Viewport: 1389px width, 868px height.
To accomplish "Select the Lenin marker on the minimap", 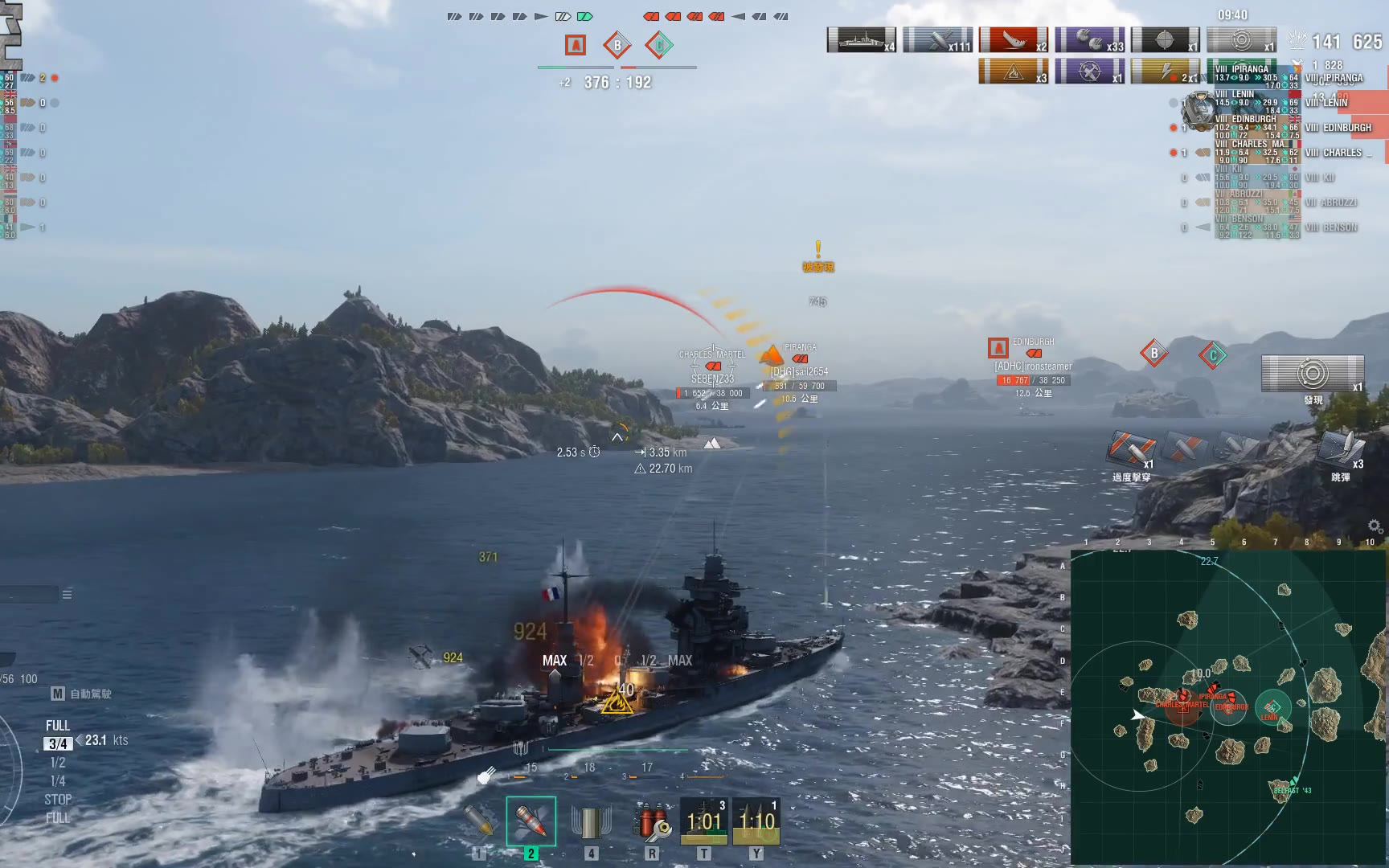I will tap(1272, 707).
